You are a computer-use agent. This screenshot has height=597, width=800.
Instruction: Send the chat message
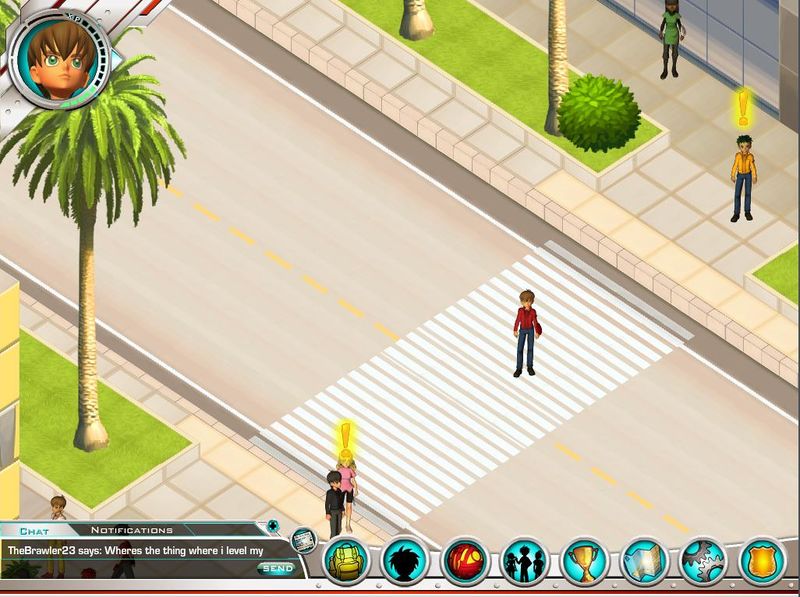pyautogui.click(x=276, y=568)
